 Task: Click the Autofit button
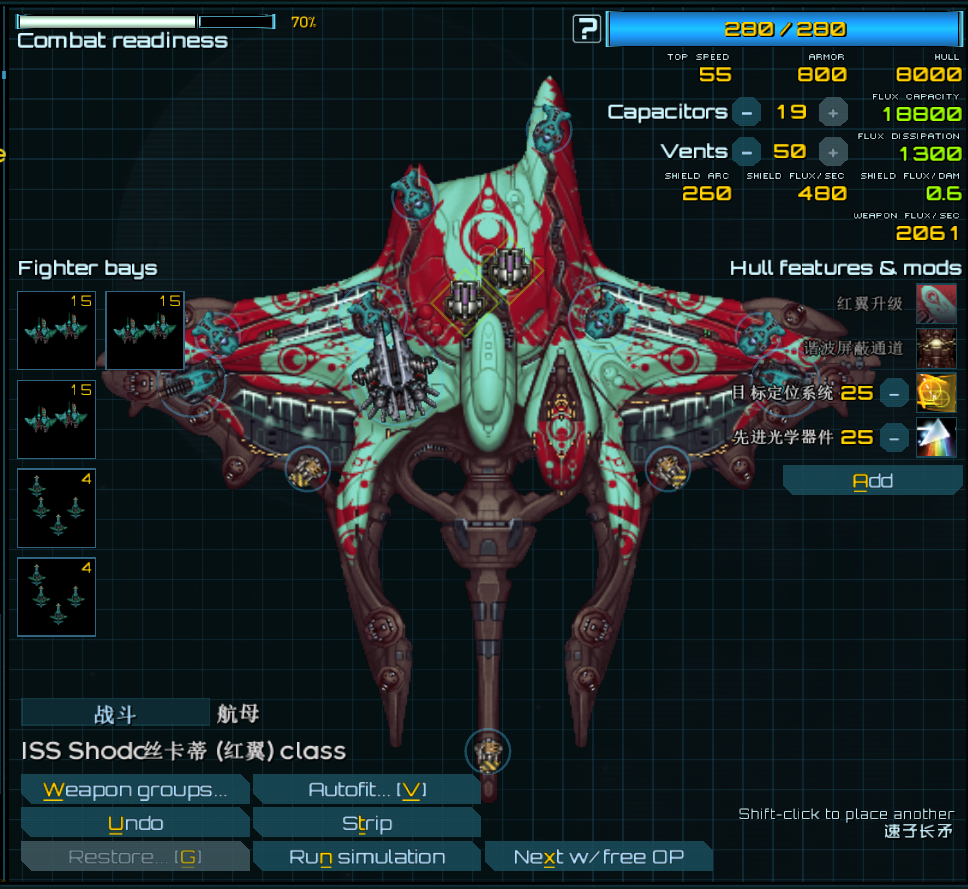(x=367, y=790)
